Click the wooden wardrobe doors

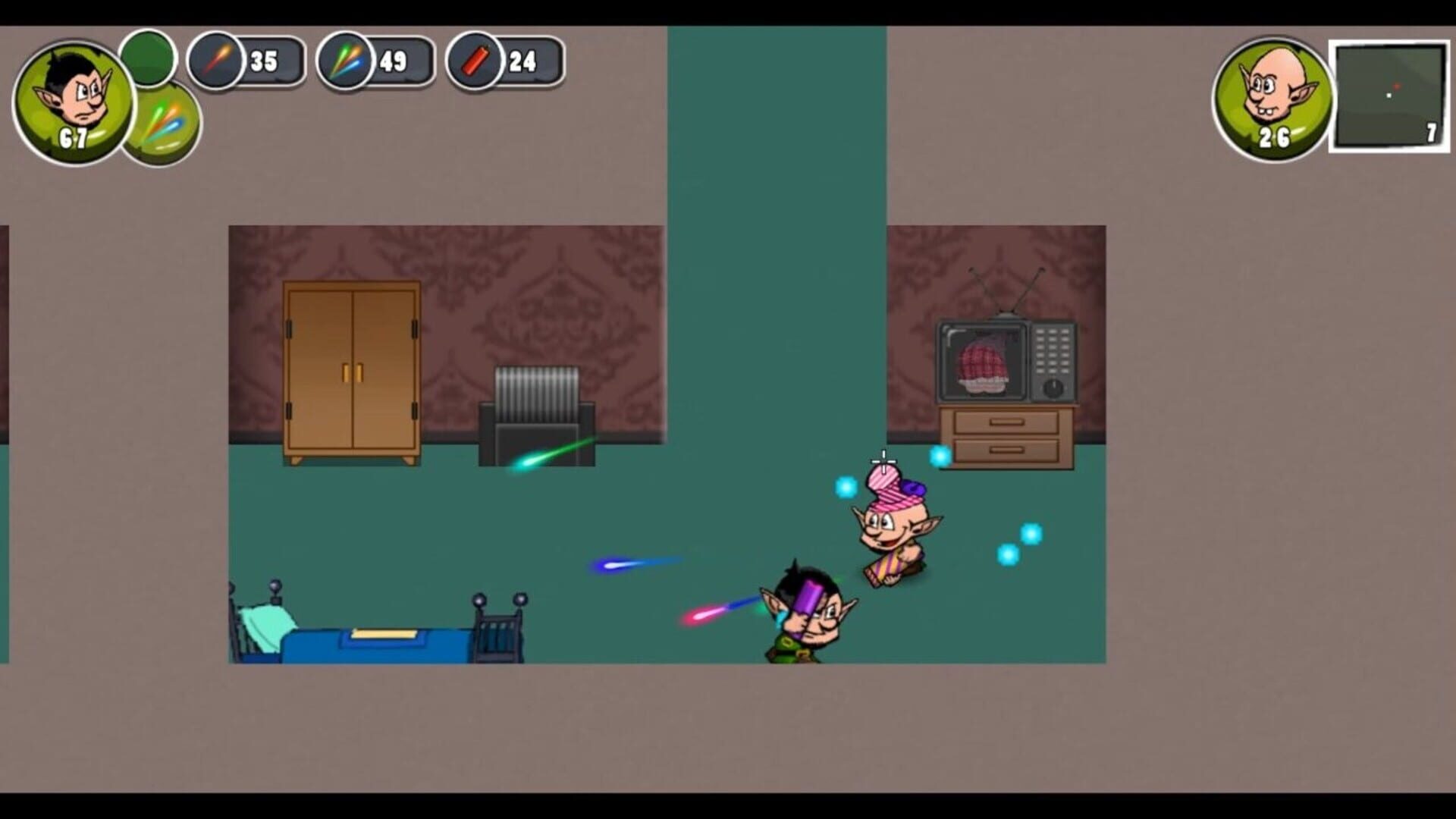tap(353, 372)
